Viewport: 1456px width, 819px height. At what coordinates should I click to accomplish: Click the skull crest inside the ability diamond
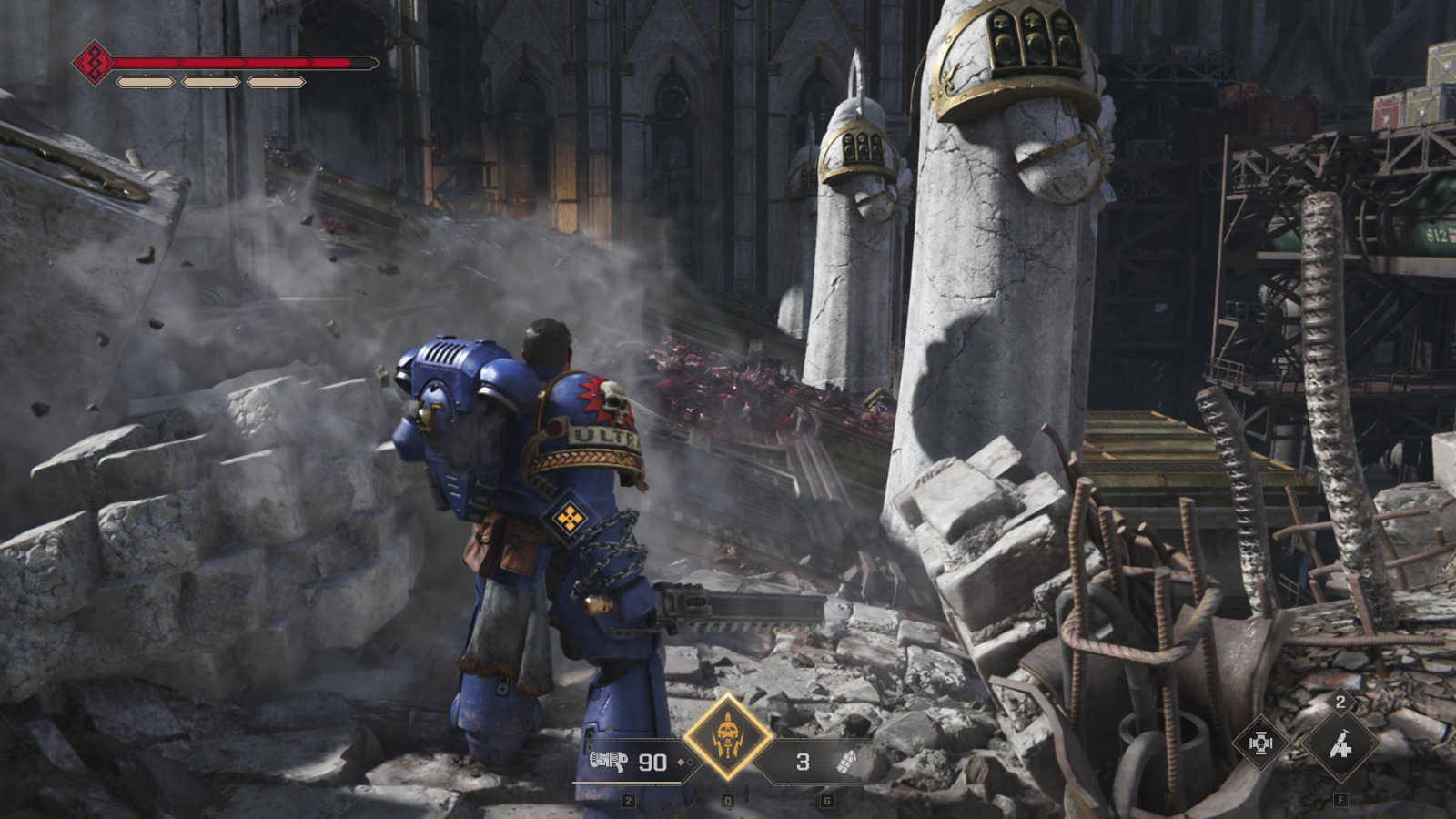pos(728,732)
